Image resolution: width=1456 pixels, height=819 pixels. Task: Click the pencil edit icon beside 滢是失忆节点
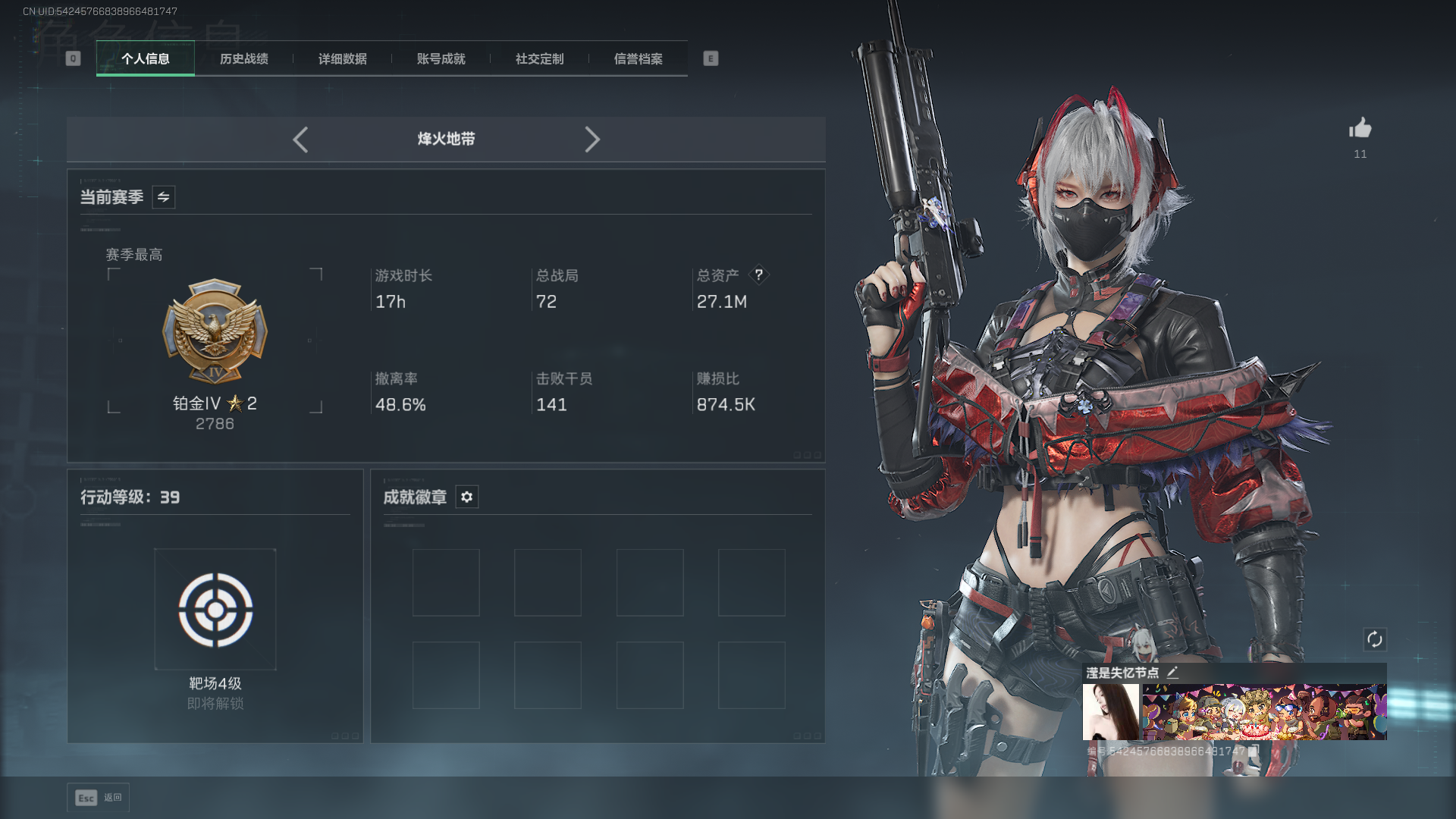1172,672
